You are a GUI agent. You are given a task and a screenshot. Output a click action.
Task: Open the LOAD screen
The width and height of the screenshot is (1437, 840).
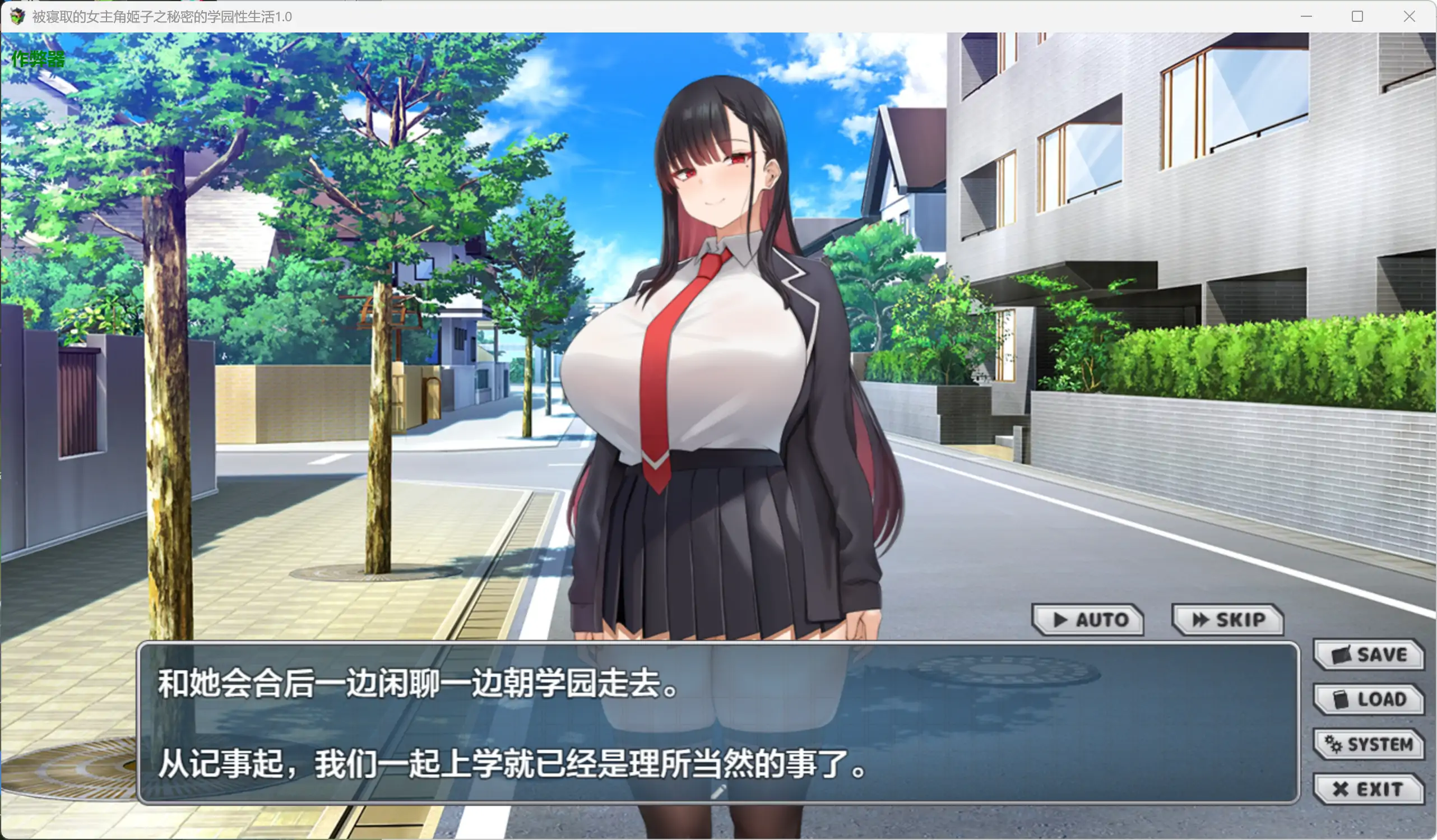1370,699
